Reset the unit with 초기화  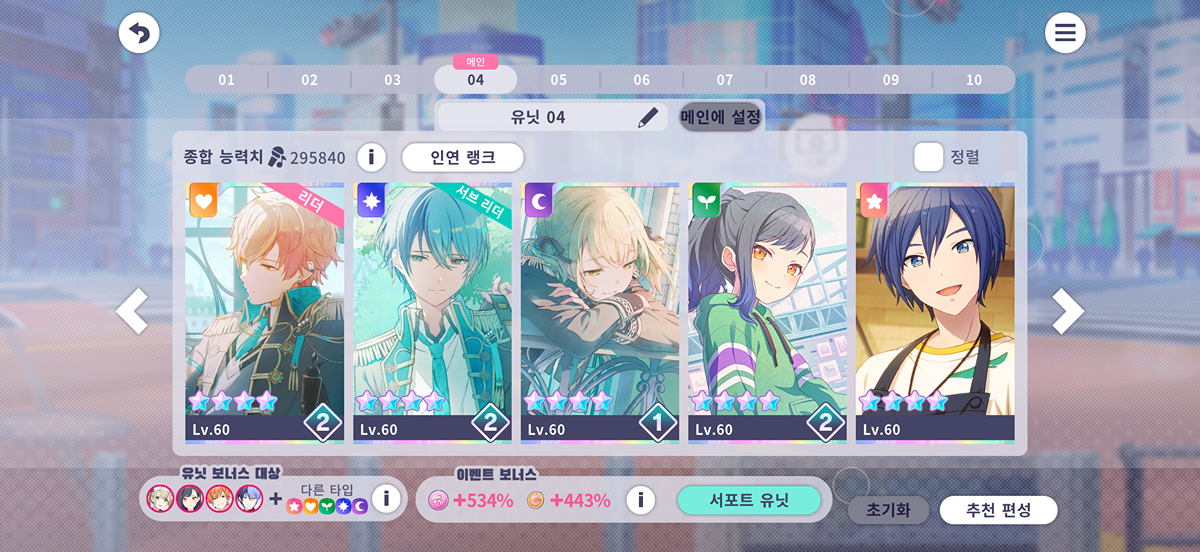click(888, 510)
